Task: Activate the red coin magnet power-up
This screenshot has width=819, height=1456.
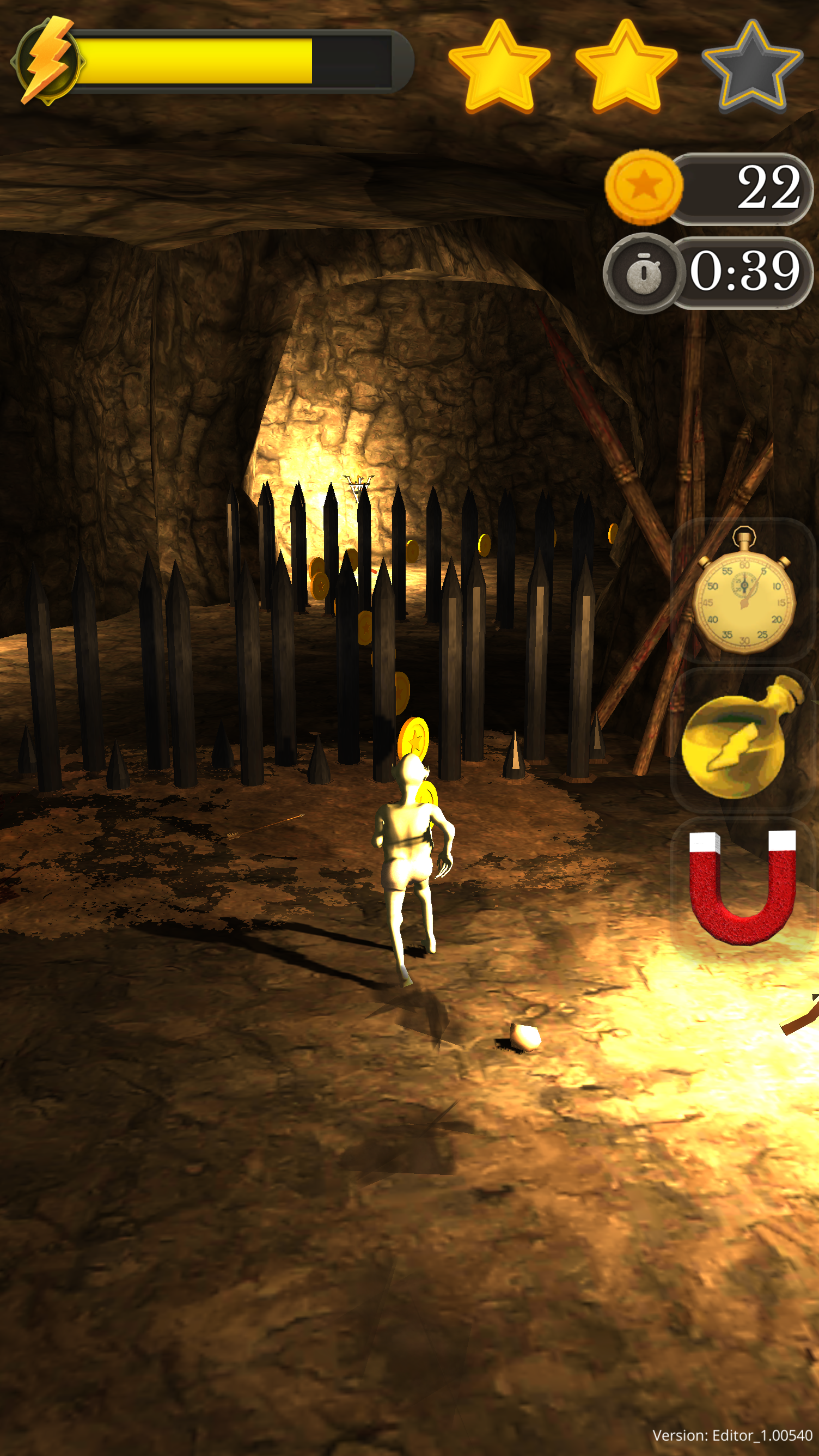Action: pos(743,886)
